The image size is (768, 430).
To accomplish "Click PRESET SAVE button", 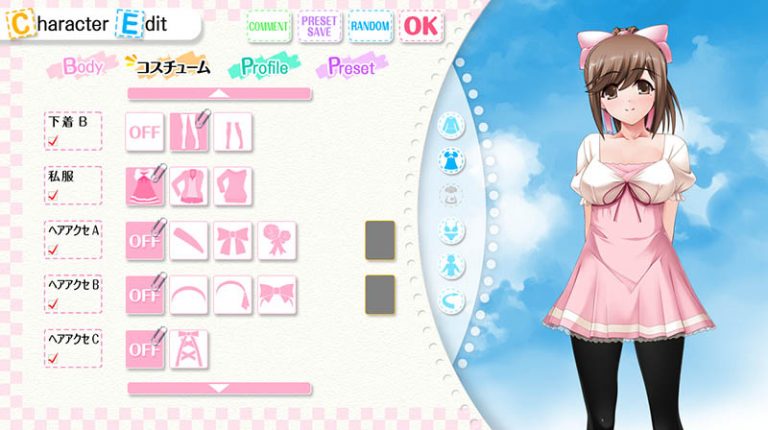I will [x=319, y=25].
